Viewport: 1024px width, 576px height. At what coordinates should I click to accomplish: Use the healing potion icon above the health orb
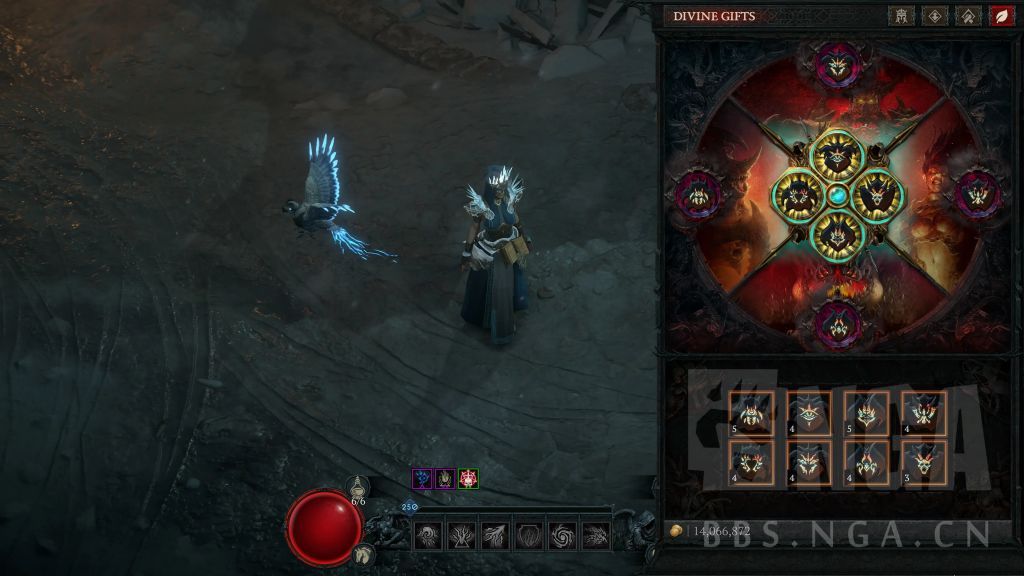(x=358, y=489)
